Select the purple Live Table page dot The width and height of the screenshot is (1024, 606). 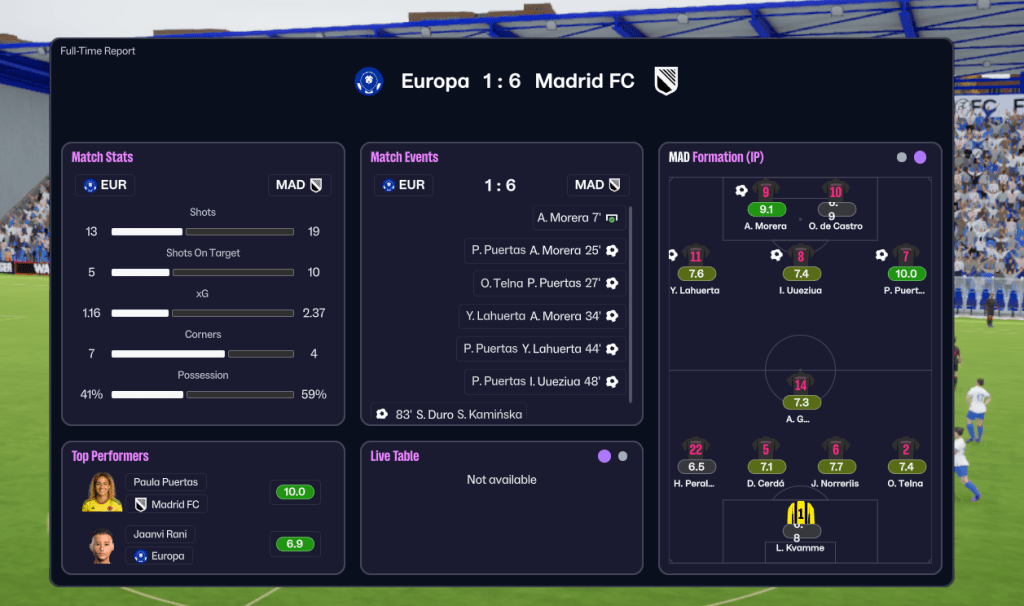(604, 456)
